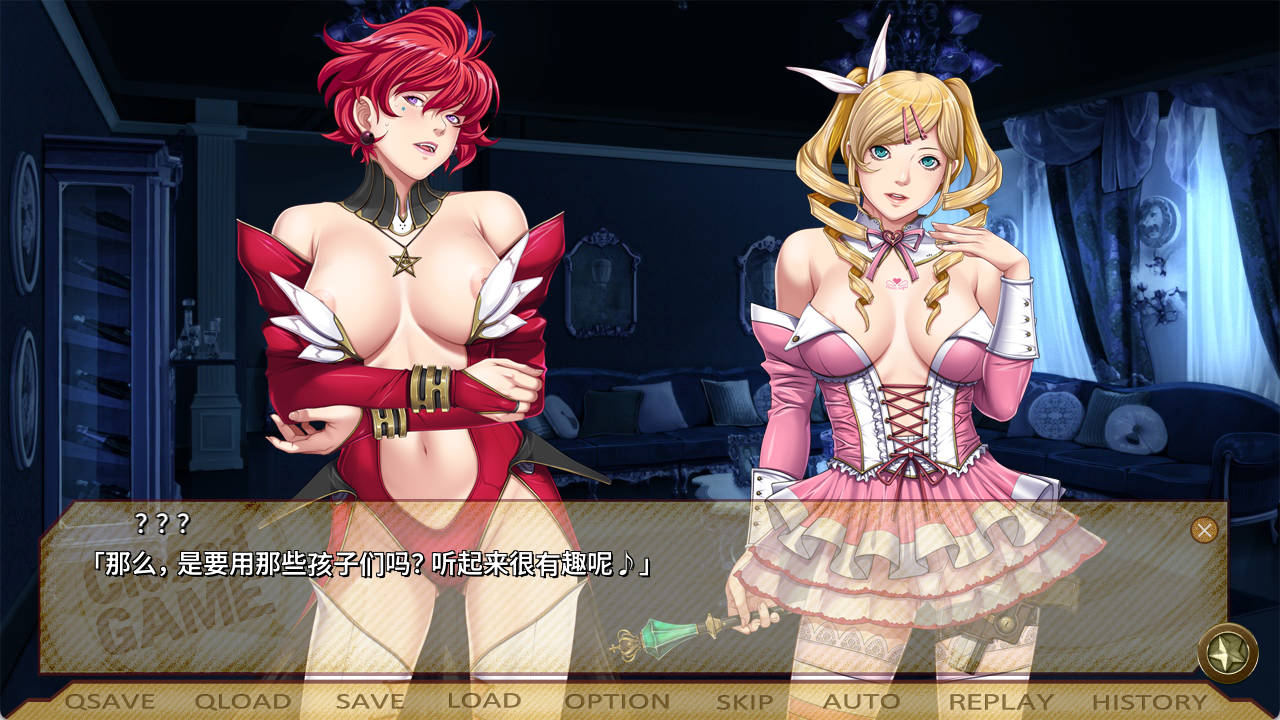This screenshot has width=1280, height=720.
Task: Activate SKIP to fast-forward dialogue
Action: click(x=744, y=702)
